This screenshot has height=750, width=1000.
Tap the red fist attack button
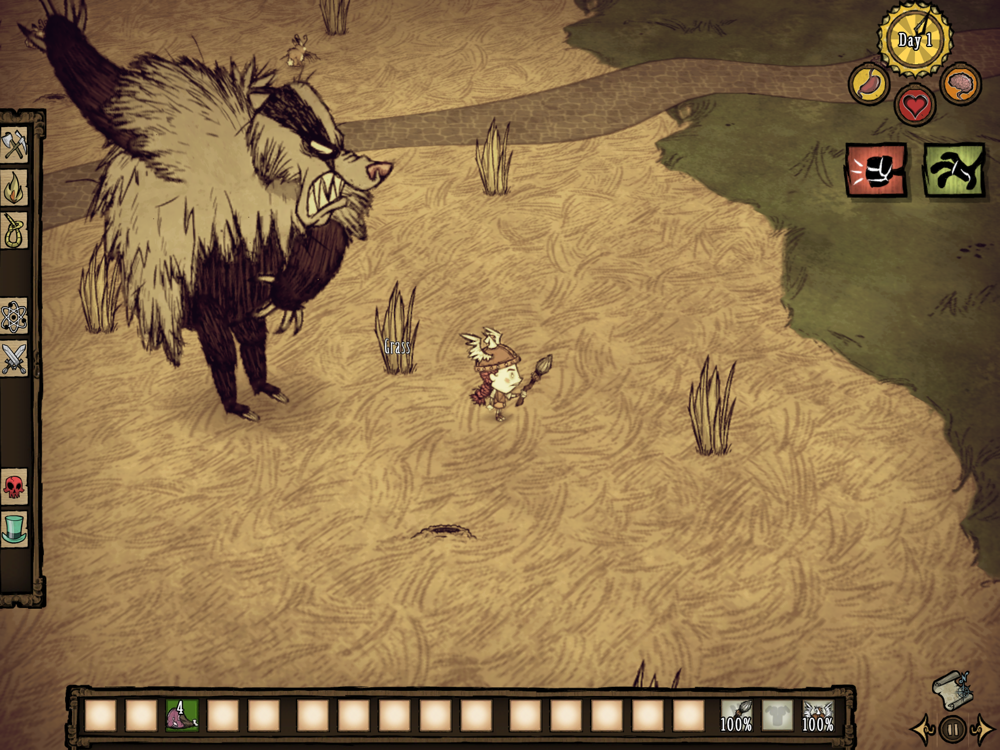point(876,170)
